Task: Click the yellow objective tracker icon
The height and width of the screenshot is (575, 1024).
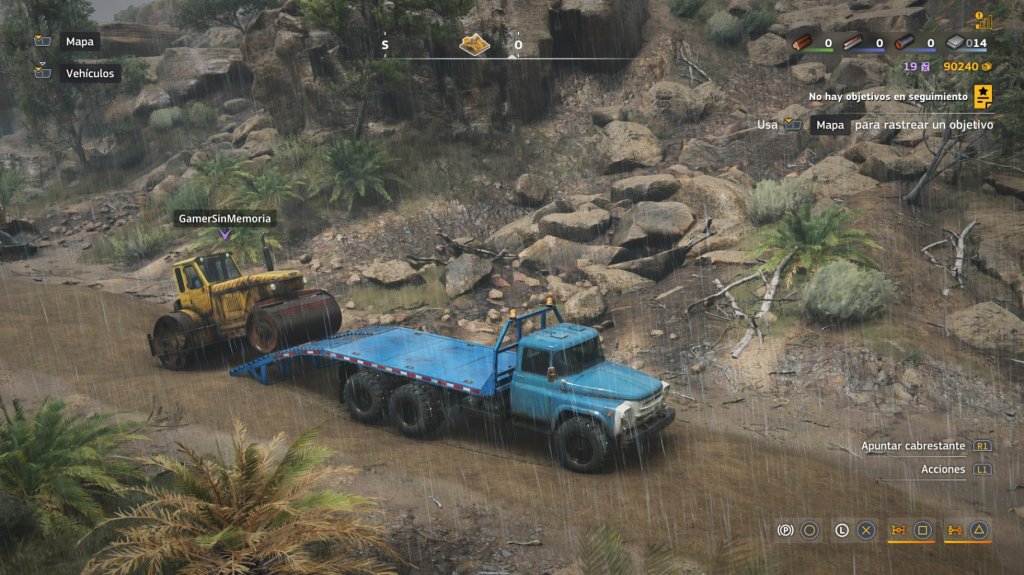Action: [x=983, y=96]
